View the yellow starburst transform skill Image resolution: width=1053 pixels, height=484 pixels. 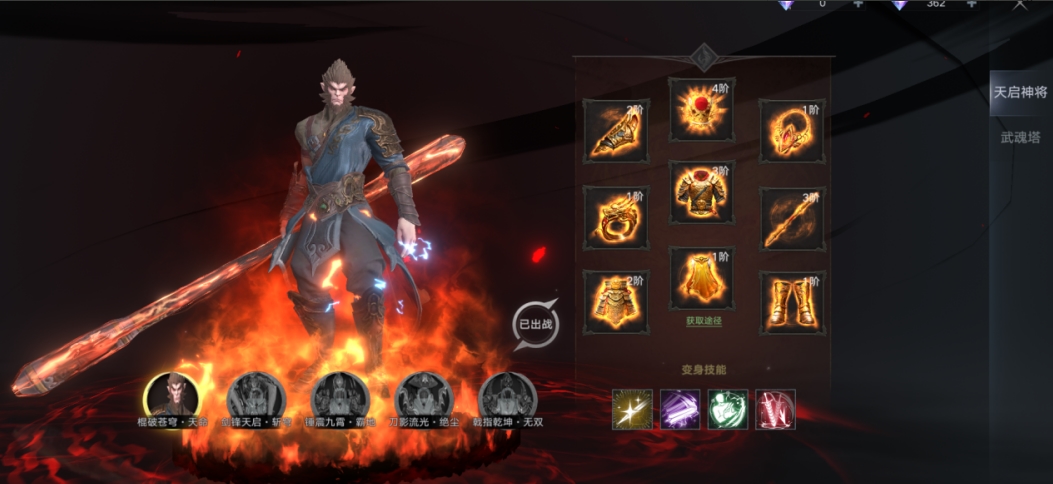point(631,409)
